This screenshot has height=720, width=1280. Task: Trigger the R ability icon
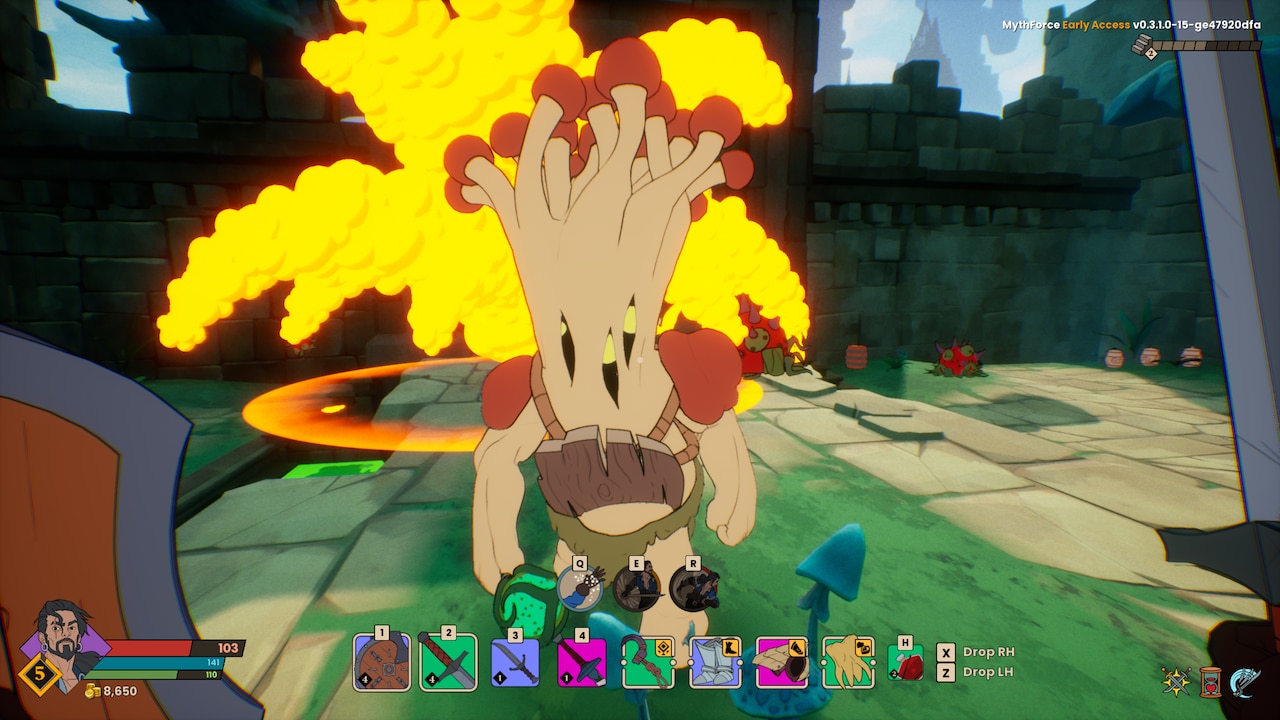694,588
